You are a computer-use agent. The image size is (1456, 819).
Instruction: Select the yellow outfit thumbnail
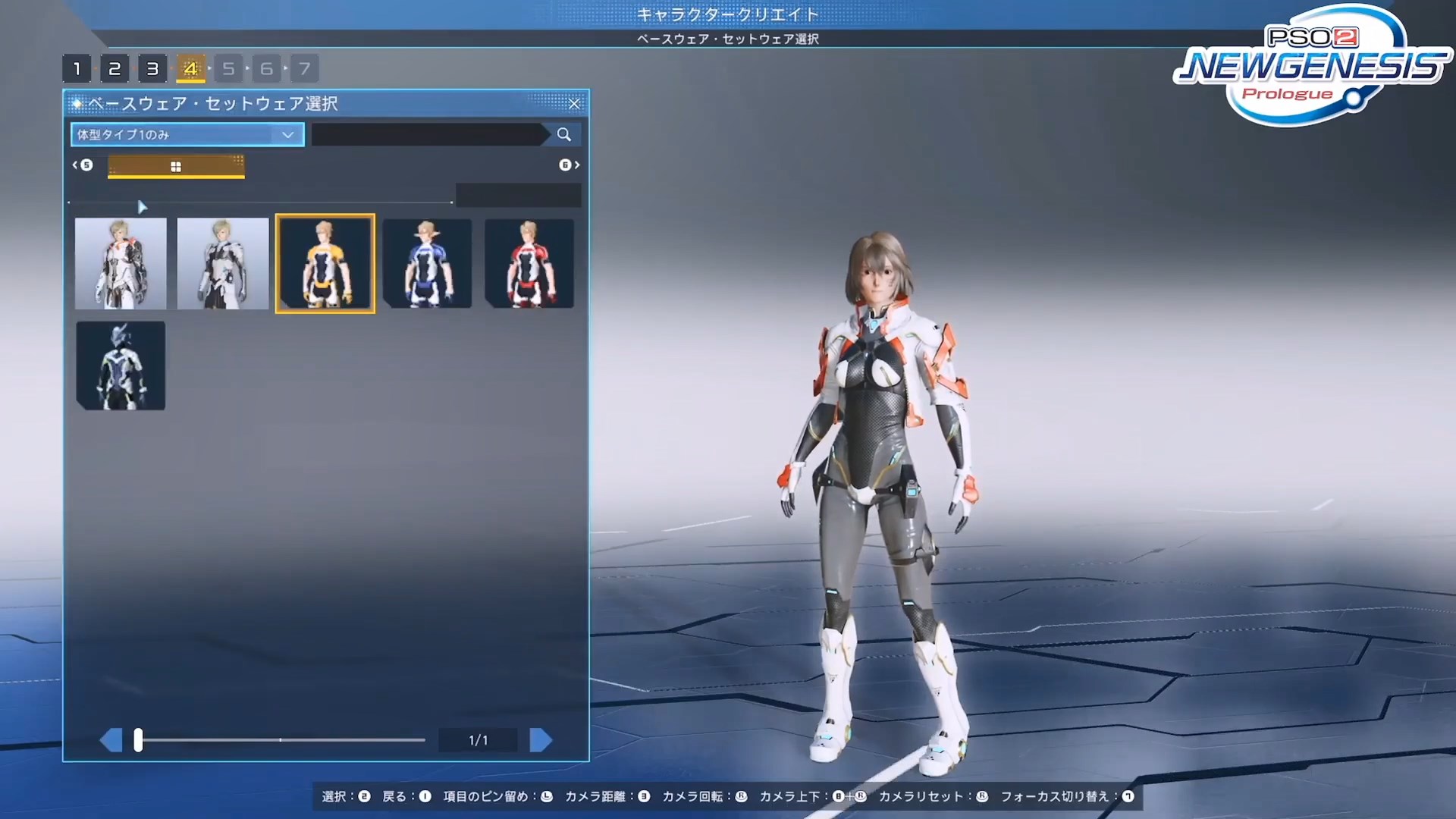click(325, 263)
